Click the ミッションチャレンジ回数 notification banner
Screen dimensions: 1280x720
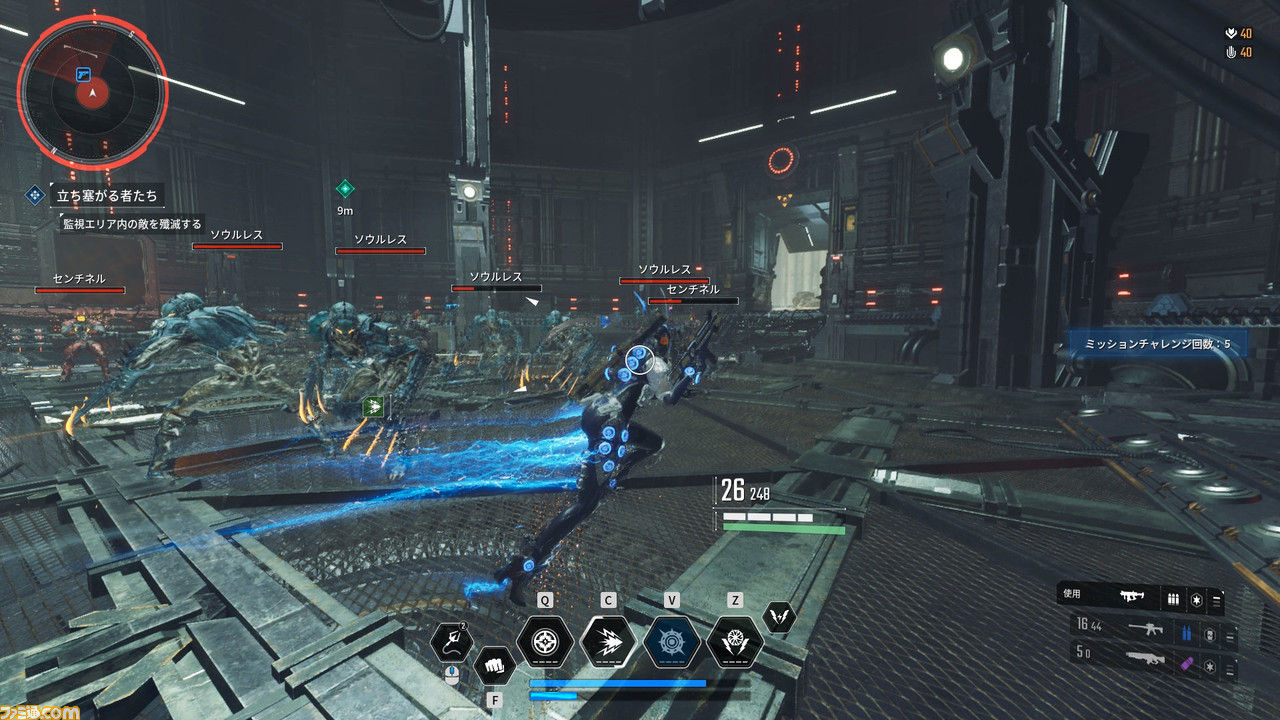(1156, 344)
